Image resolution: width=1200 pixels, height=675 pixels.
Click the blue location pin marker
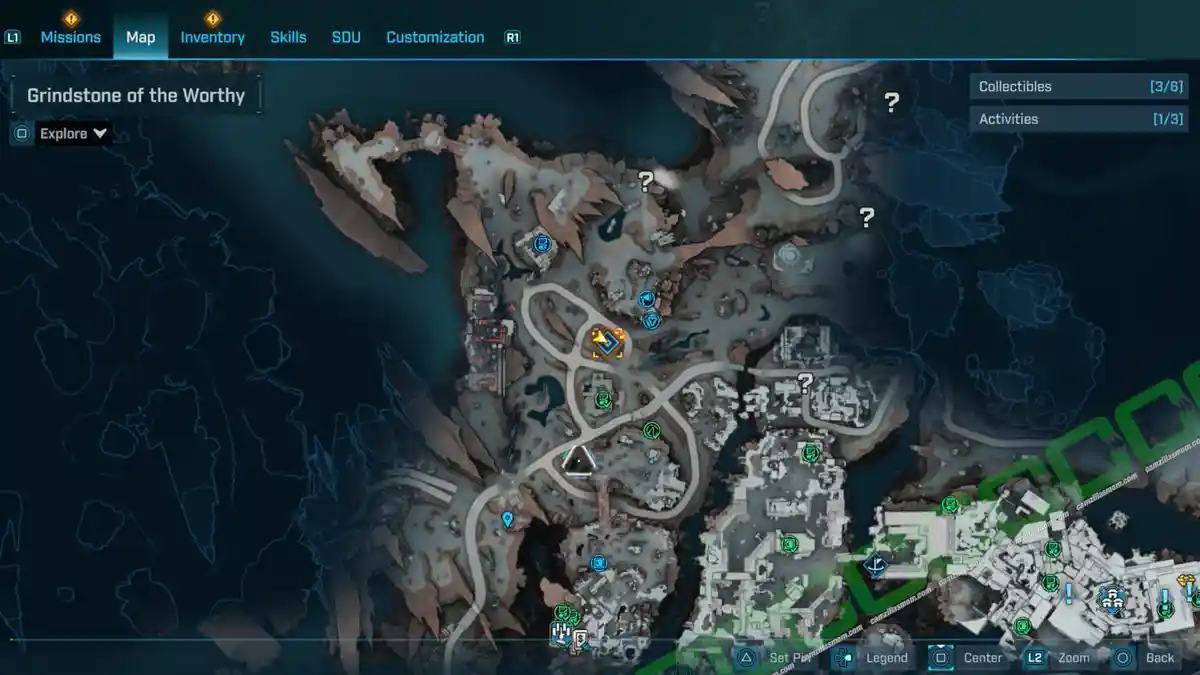508,519
